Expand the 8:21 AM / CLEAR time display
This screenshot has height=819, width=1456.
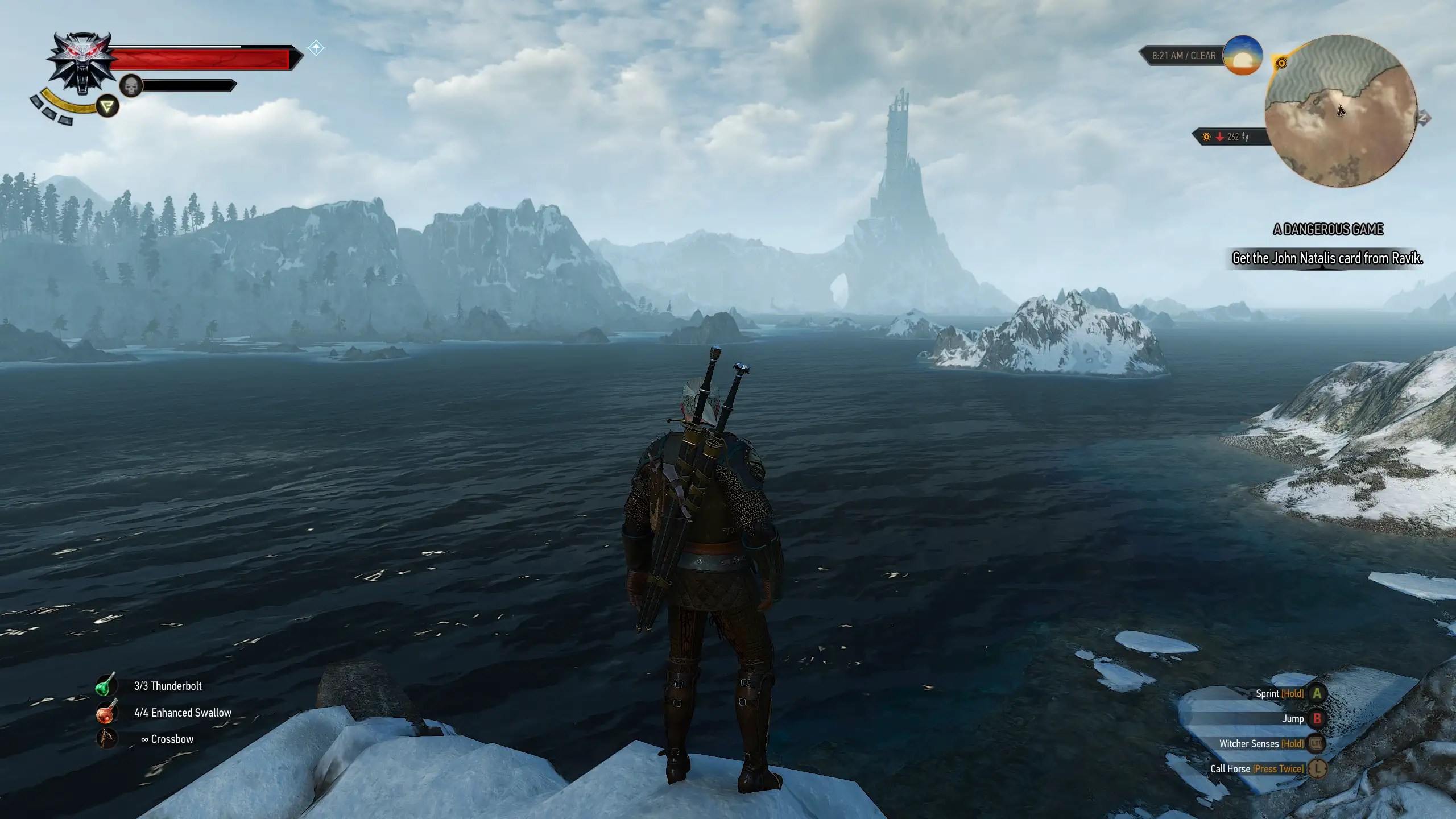1189,55
